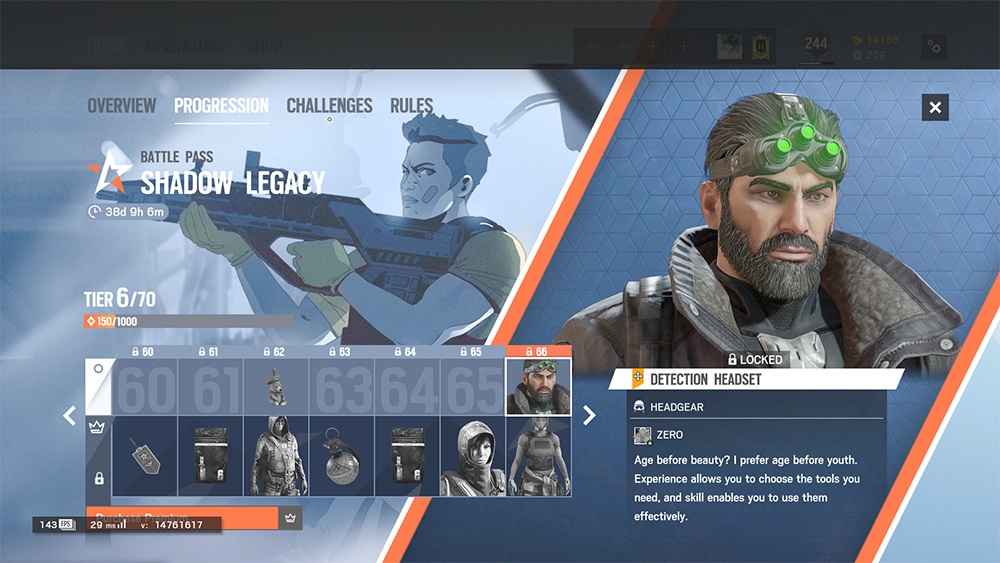Click the Purchase Premium button
The height and width of the screenshot is (563, 1000).
coord(180,519)
